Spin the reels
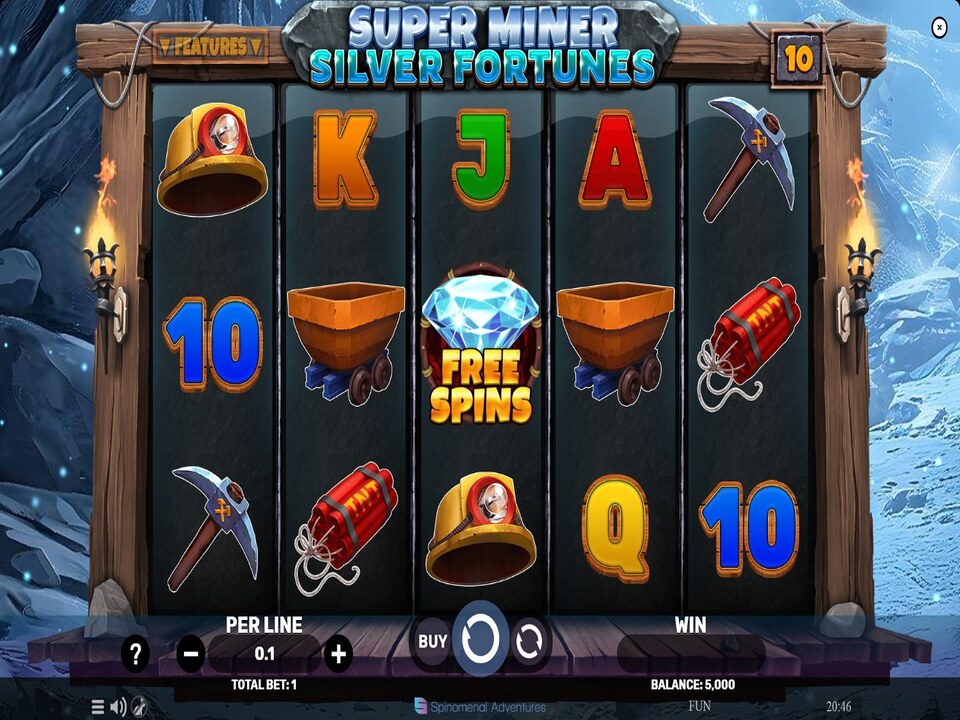 (x=480, y=639)
